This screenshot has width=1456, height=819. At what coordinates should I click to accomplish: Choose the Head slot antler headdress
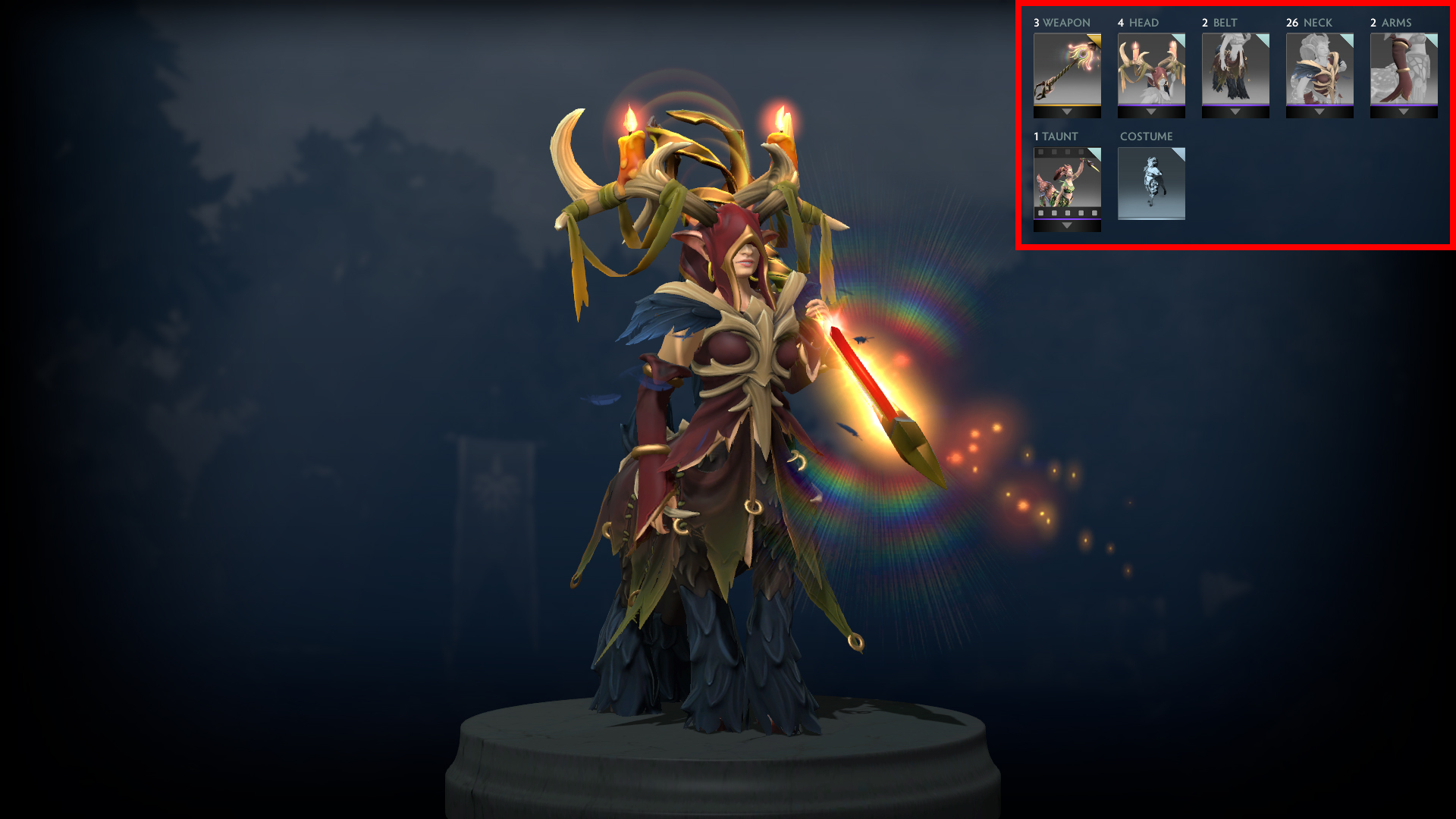click(1151, 69)
